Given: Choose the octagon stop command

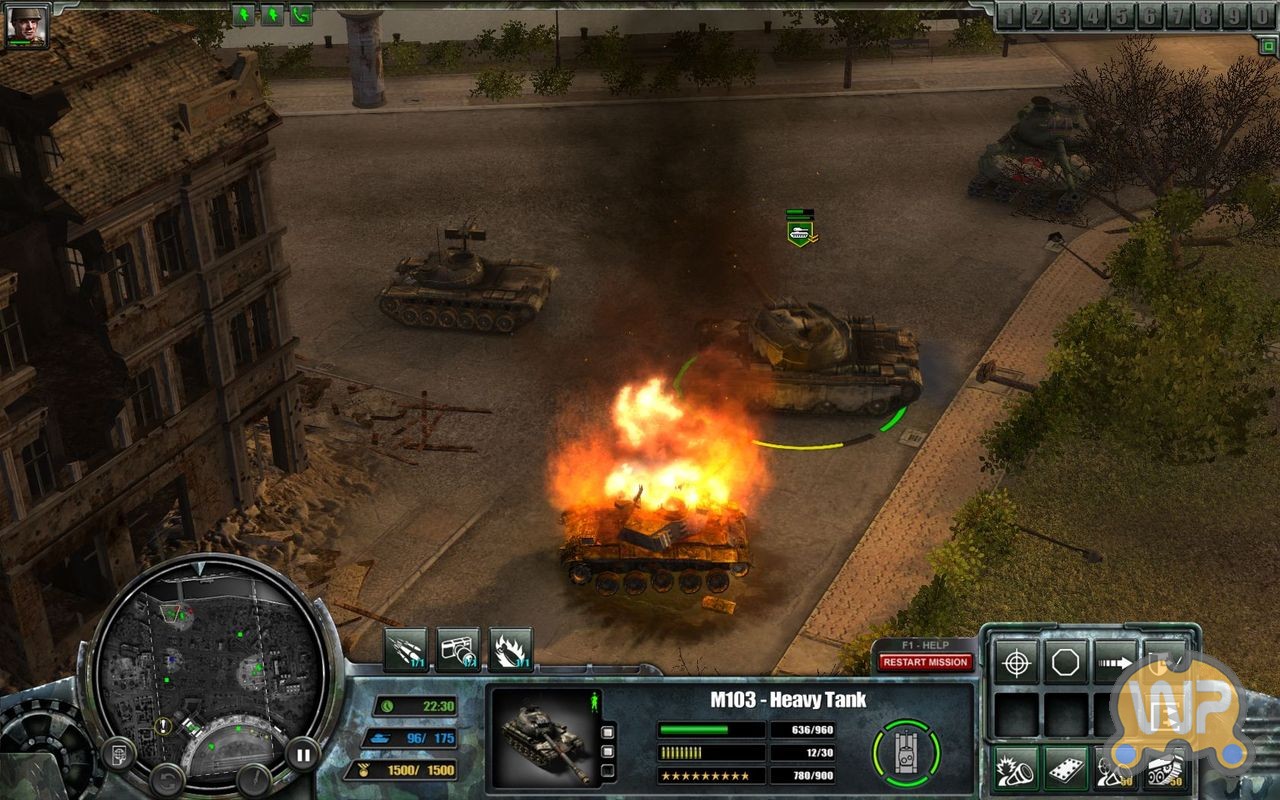Looking at the screenshot, I should (x=1066, y=662).
